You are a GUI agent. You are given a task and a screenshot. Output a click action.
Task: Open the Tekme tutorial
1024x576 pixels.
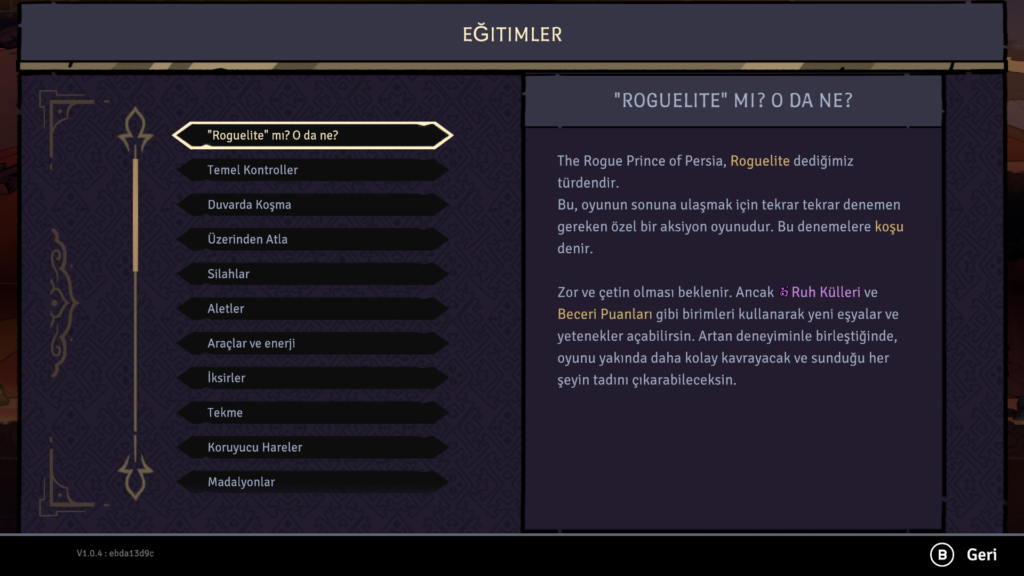click(312, 413)
